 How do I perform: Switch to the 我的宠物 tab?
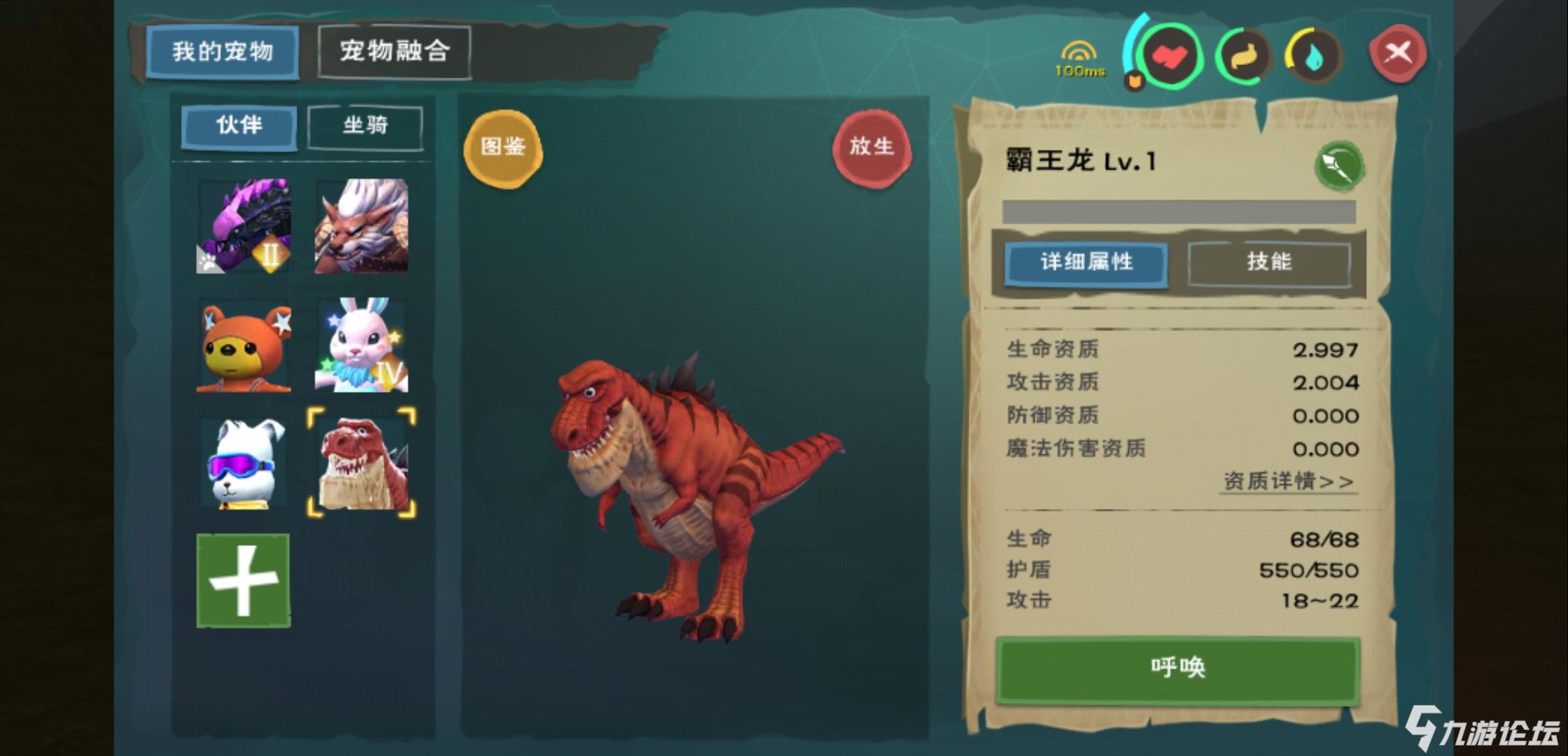222,51
